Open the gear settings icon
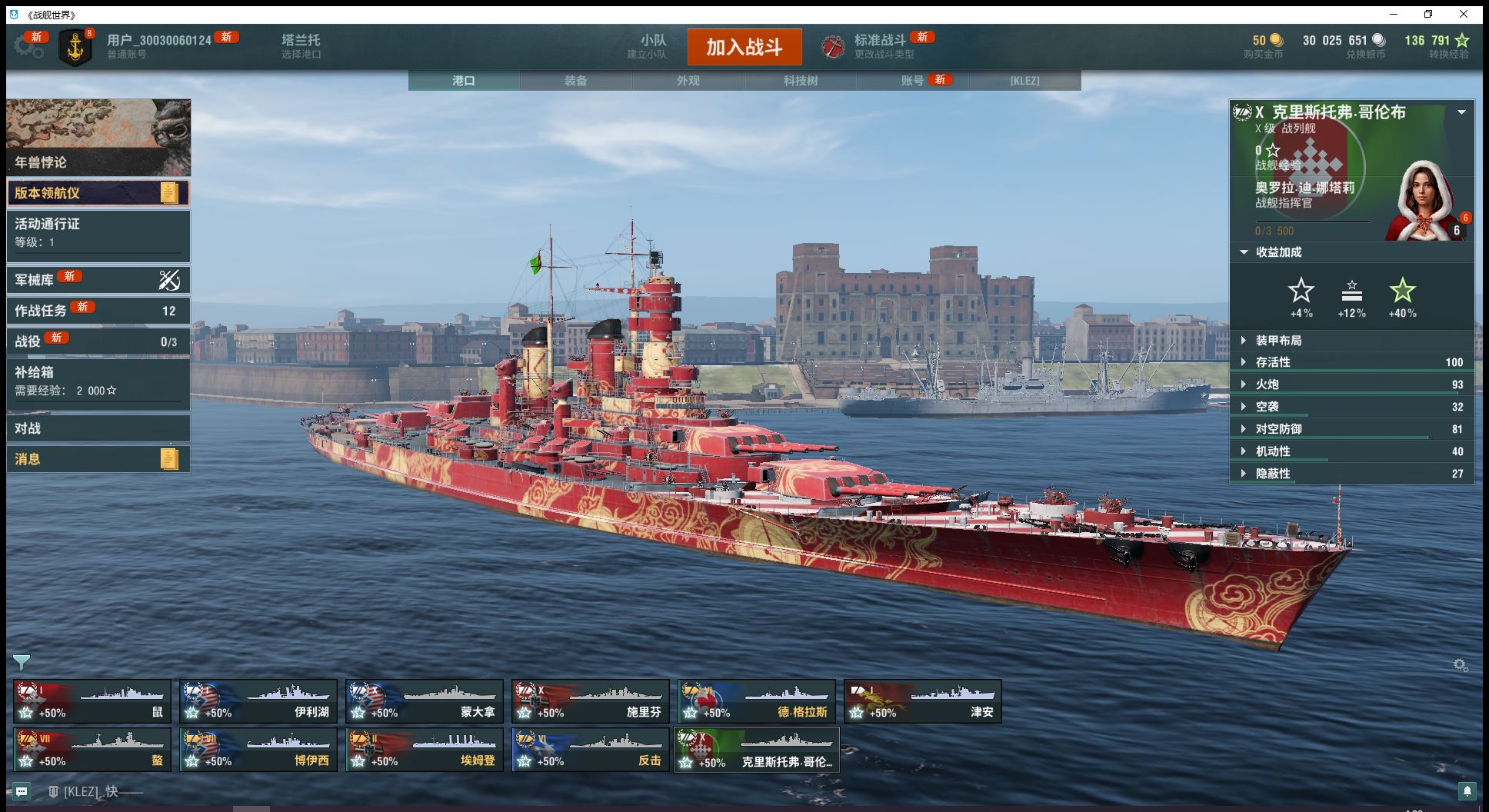Viewport: 1489px width, 812px height. click(x=28, y=46)
